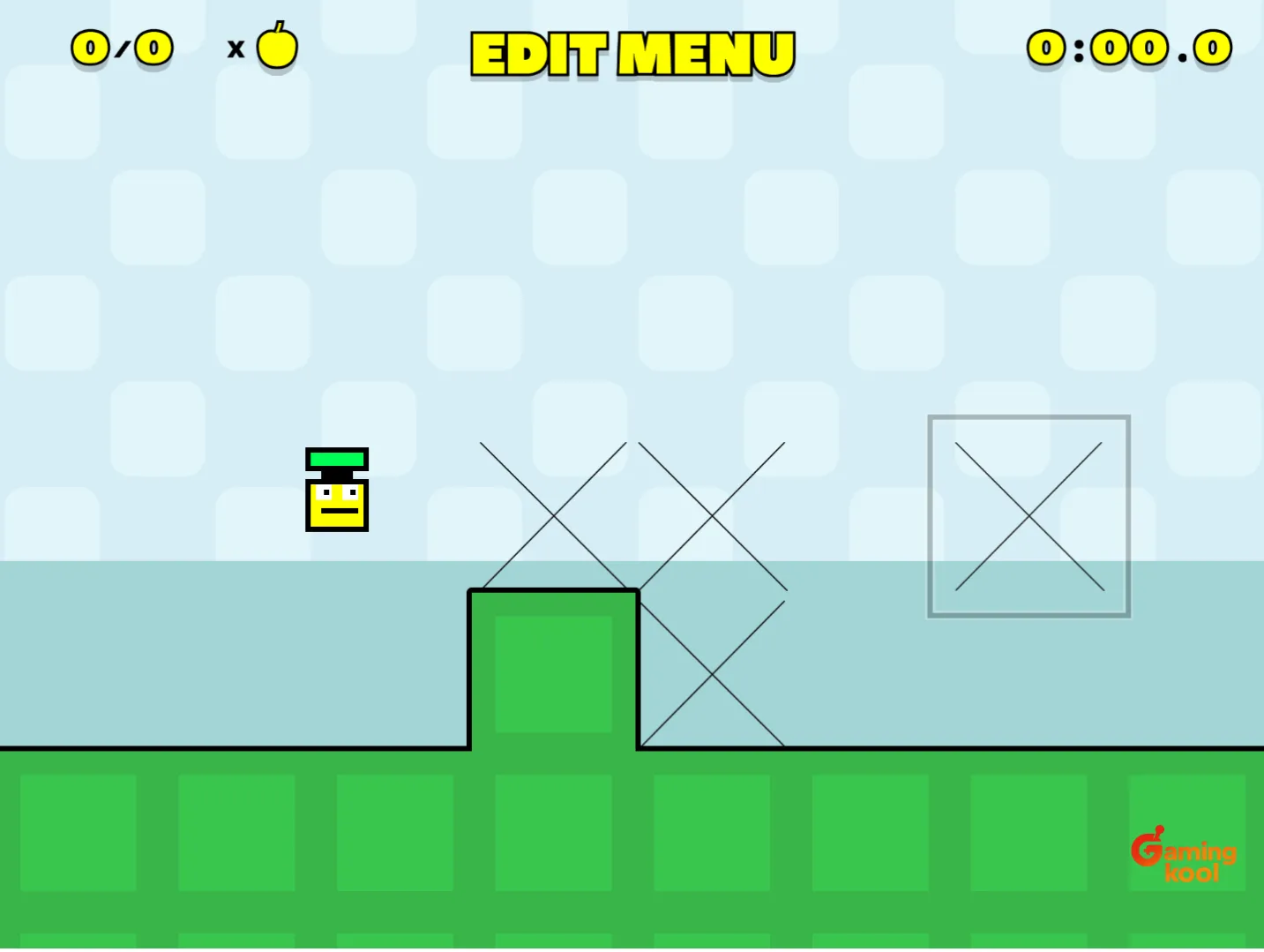Click the yellow apple icon in the counter
Viewport: 1264px width, 952px height.
[276, 46]
